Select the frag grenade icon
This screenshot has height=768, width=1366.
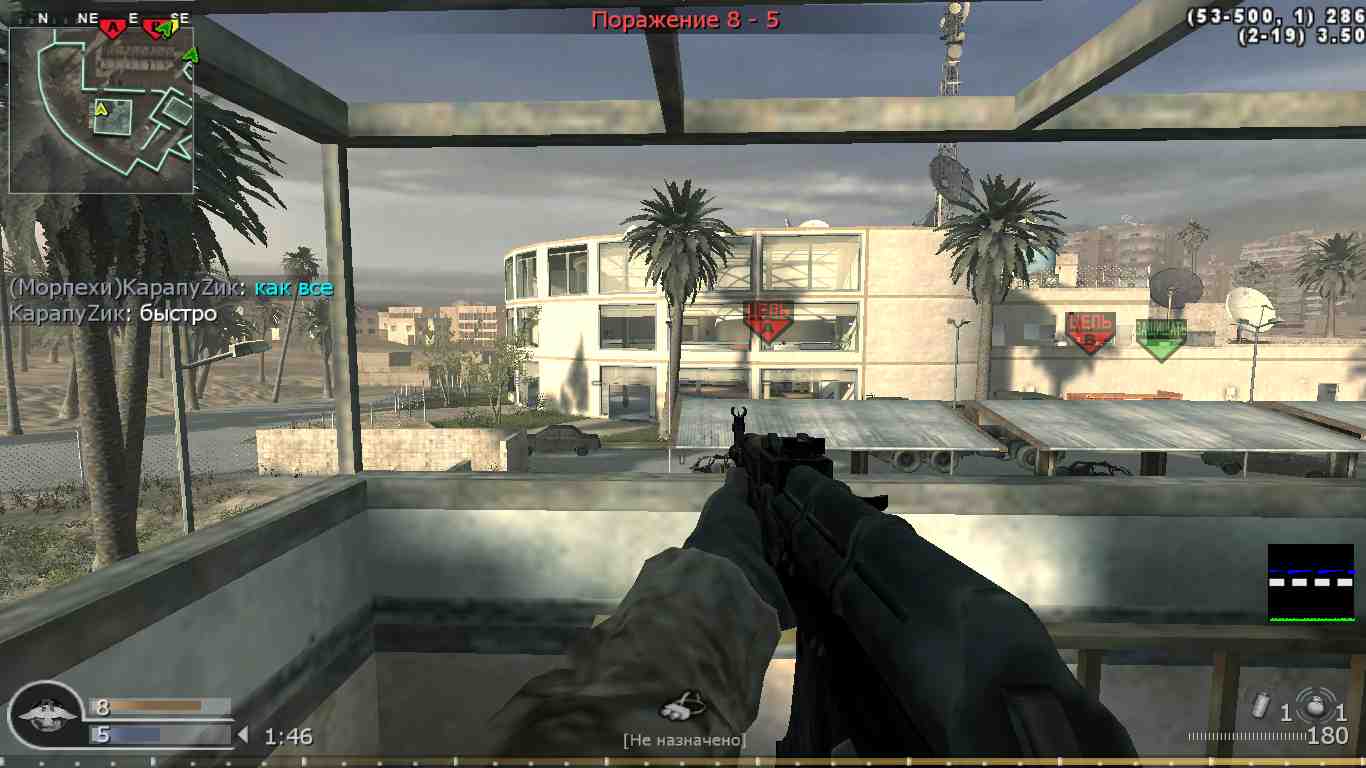(1316, 707)
